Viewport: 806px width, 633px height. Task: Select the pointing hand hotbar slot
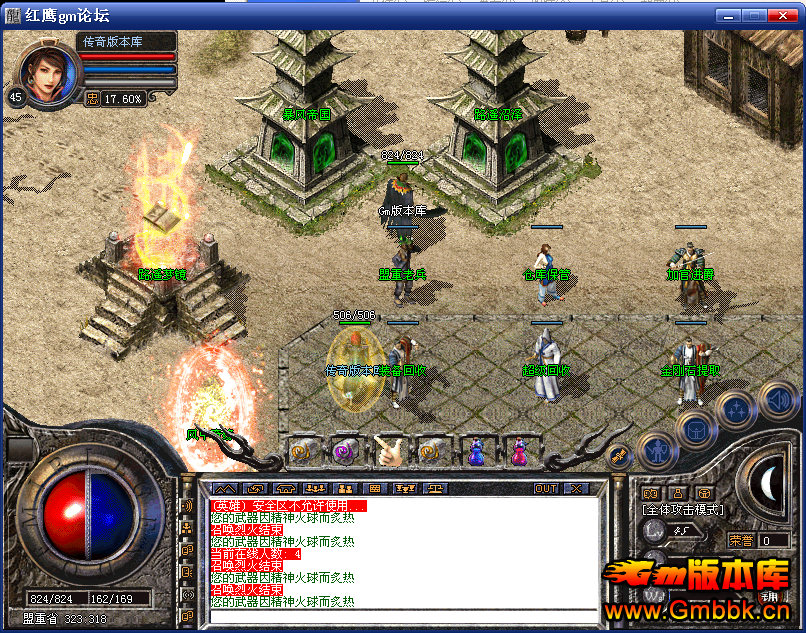[390, 452]
